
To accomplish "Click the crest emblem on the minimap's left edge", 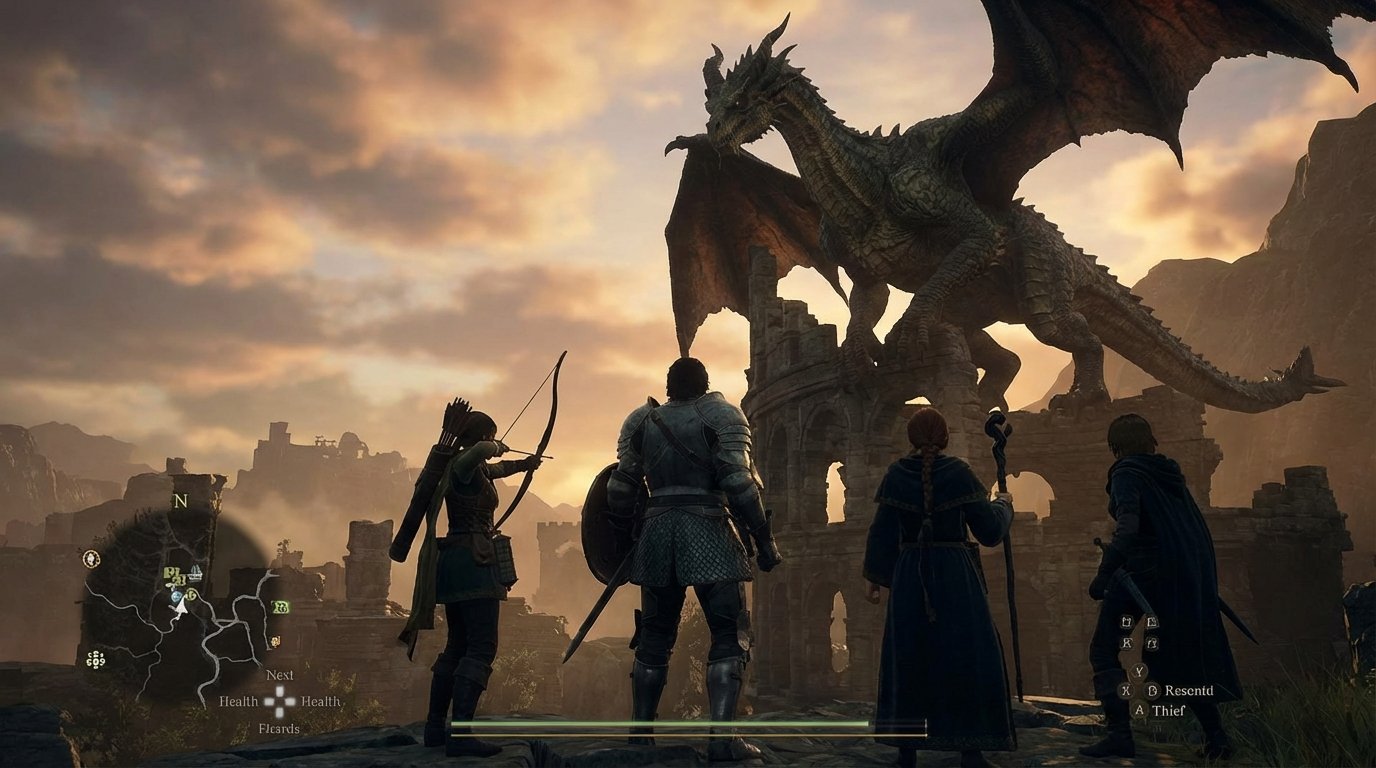I will tap(91, 557).
